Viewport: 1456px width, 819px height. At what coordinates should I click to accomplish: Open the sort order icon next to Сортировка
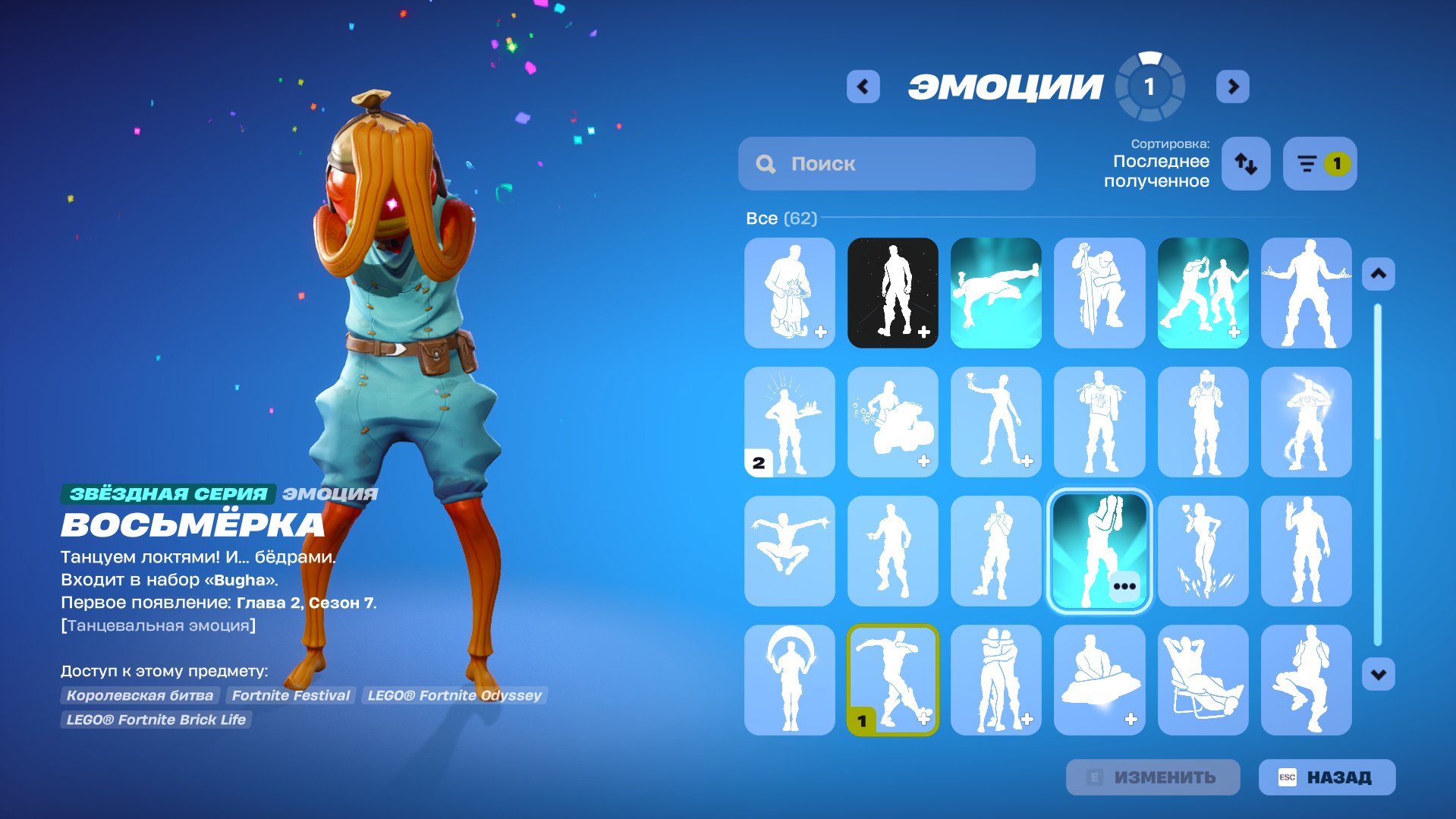point(1245,163)
